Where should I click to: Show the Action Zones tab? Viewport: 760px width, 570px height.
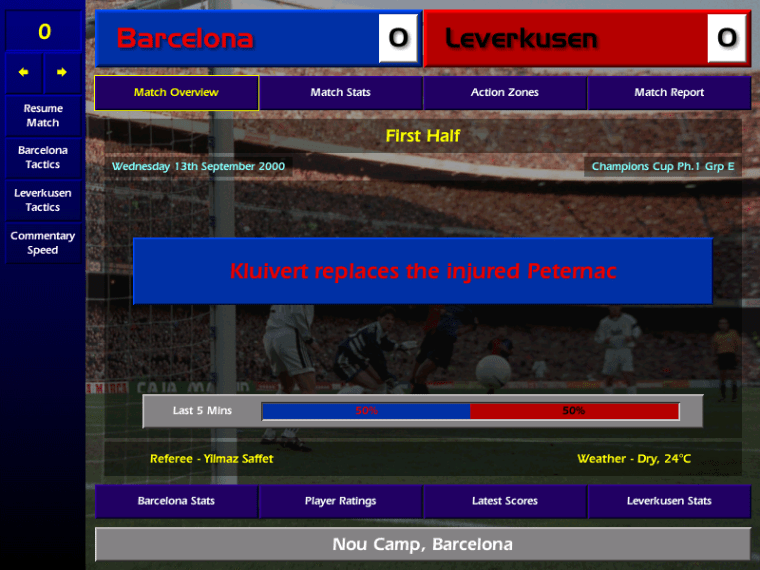pyautogui.click(x=504, y=93)
